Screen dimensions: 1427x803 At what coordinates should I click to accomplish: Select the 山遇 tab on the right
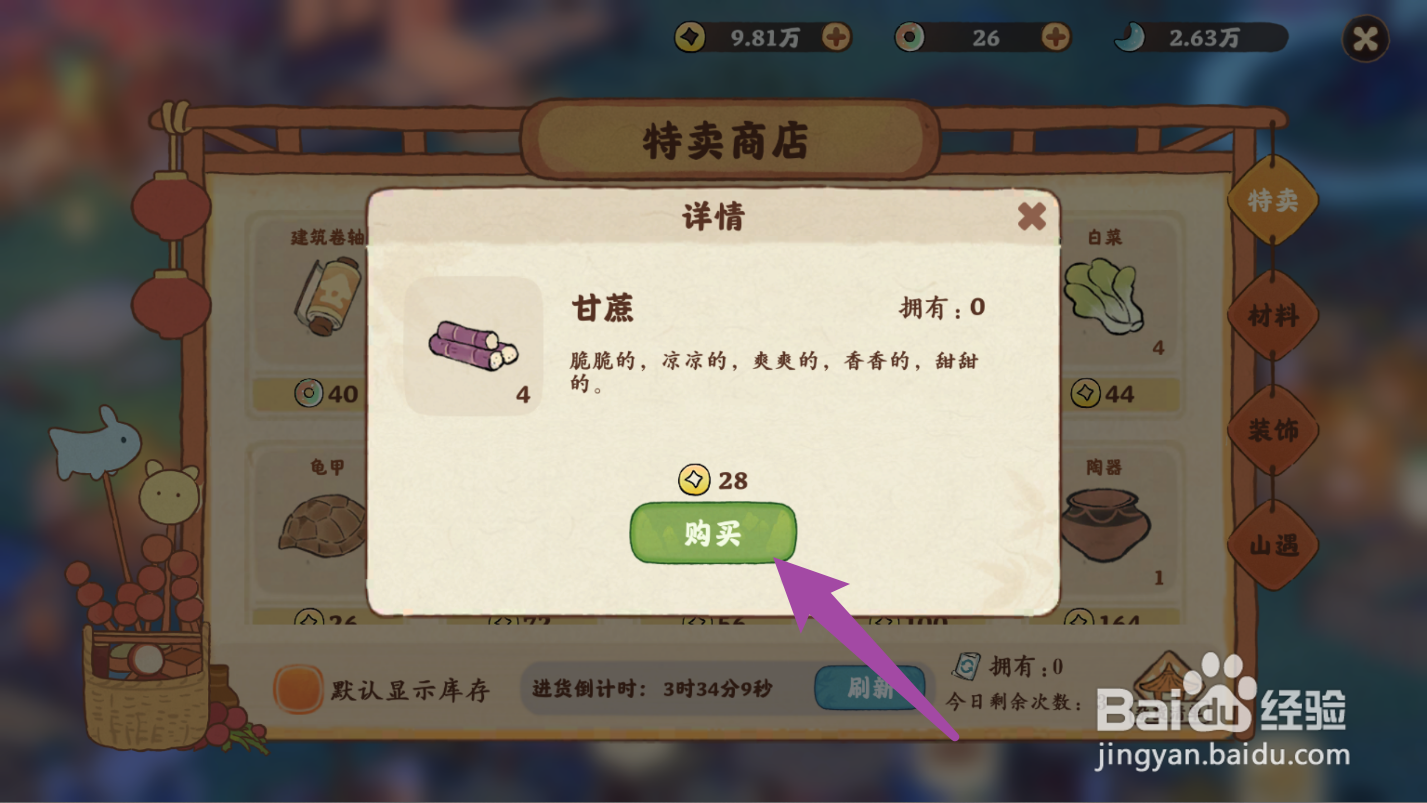(1272, 546)
